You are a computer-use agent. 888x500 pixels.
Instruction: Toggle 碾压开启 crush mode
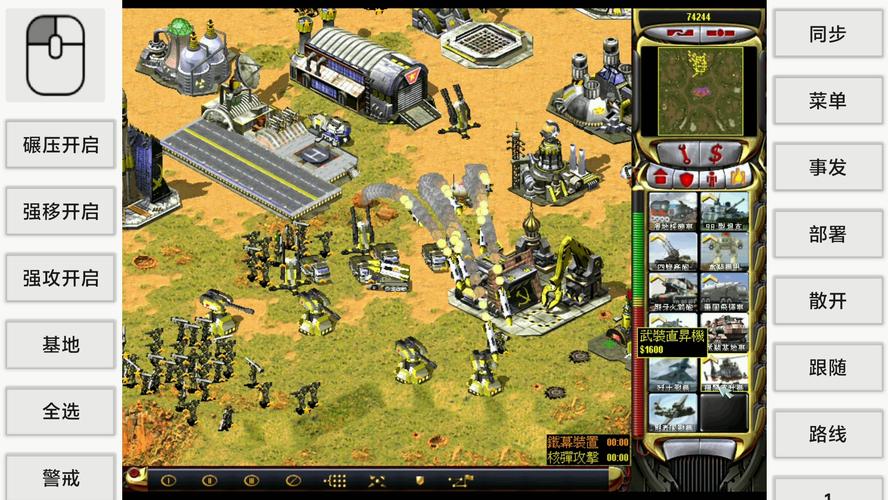61,145
